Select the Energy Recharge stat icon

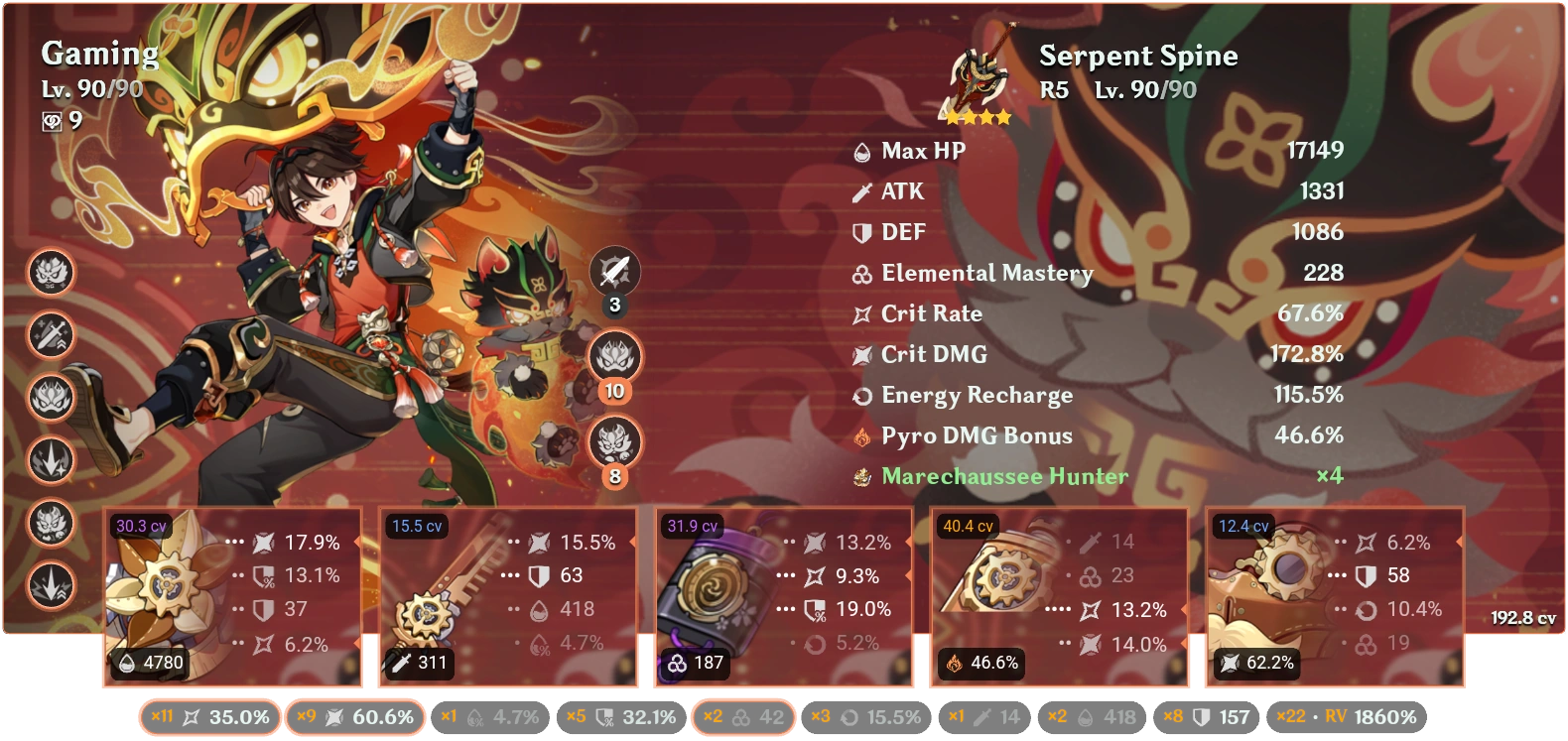tap(860, 394)
